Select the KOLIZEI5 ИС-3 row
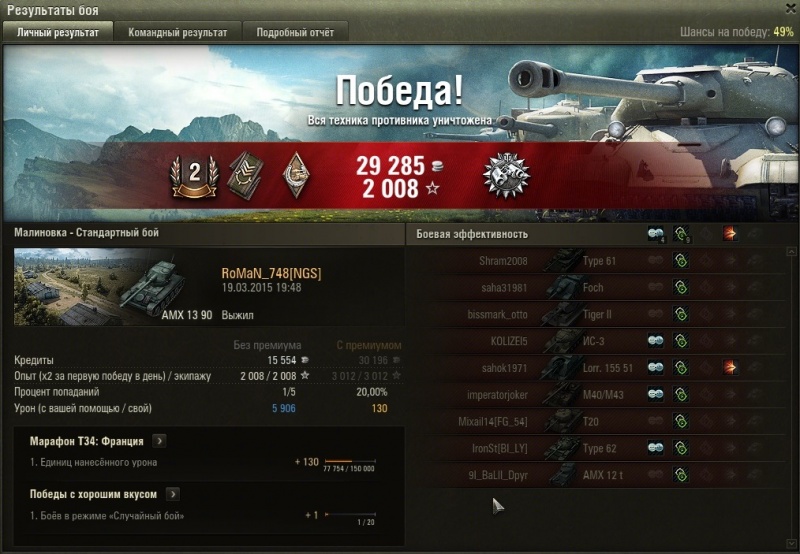 tap(600, 341)
